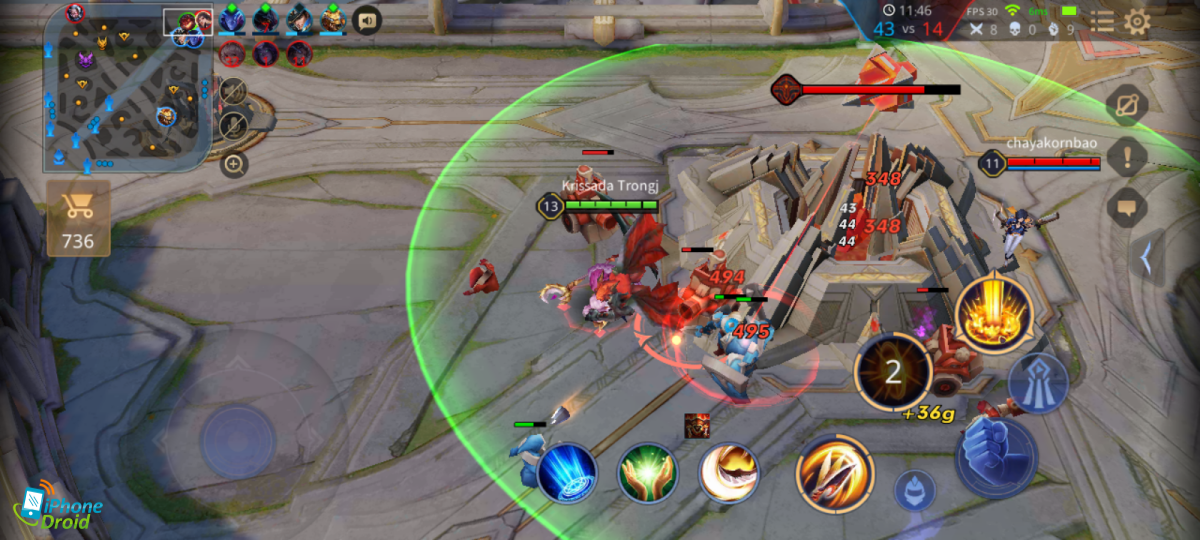Target minions with the small helmet button
Image resolution: width=1200 pixels, height=540 pixels.
click(x=914, y=490)
